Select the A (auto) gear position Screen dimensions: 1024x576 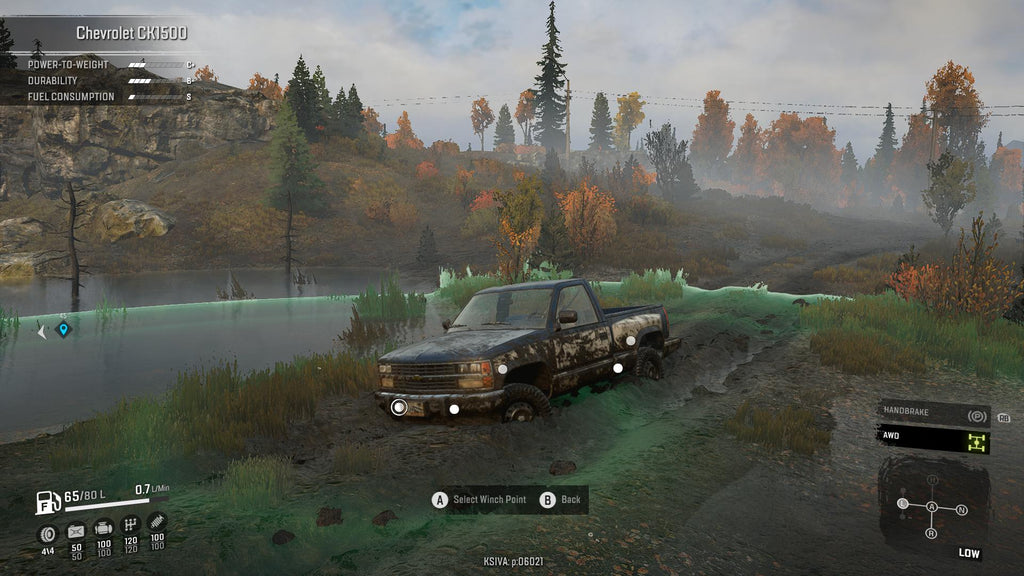(932, 508)
